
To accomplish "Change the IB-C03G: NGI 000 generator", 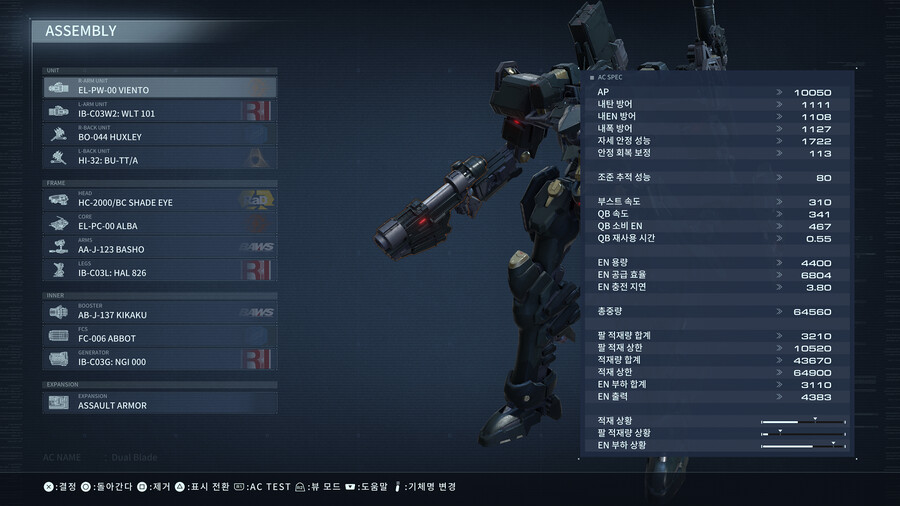I will tap(160, 358).
